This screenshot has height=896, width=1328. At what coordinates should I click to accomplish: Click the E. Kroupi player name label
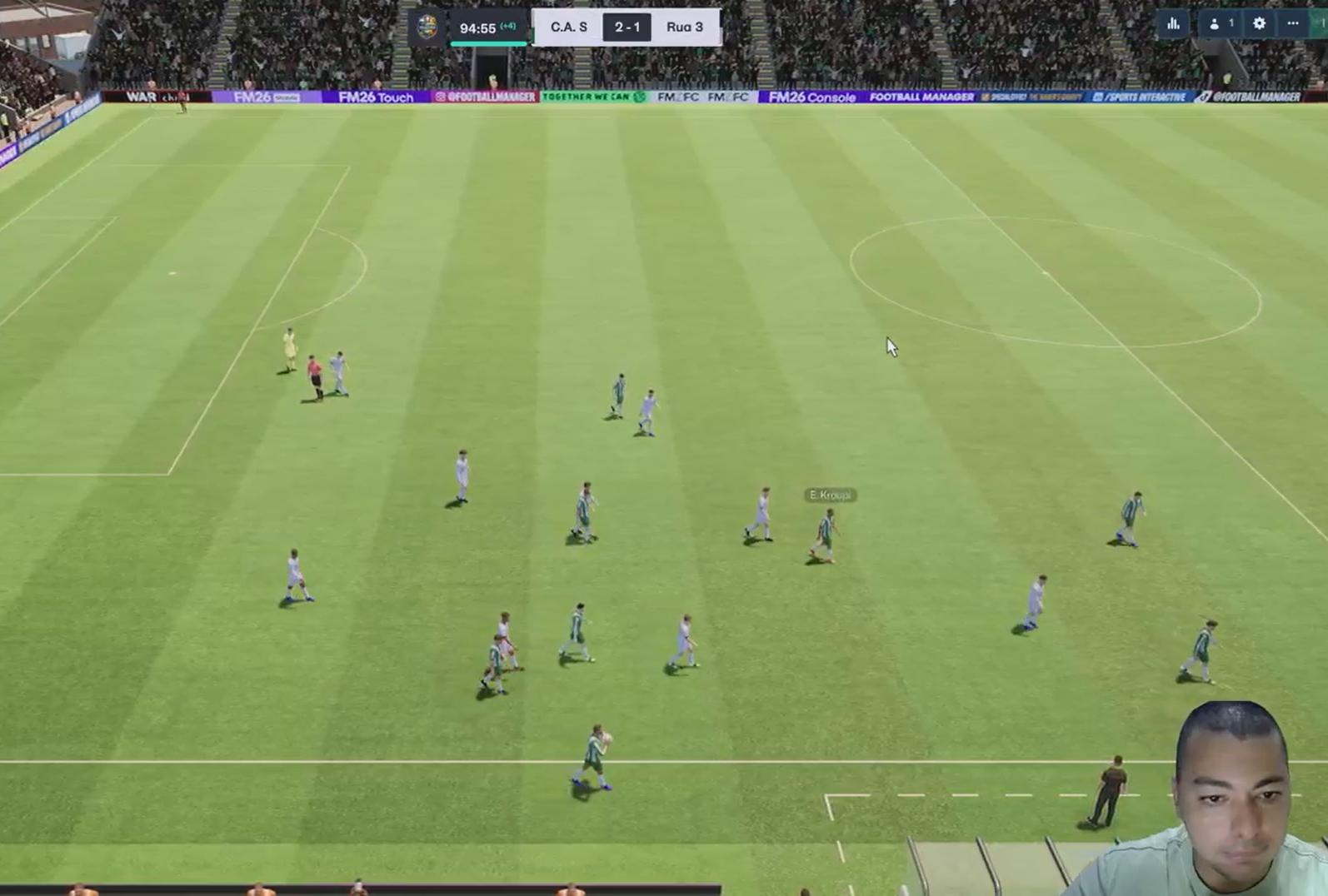pos(830,495)
